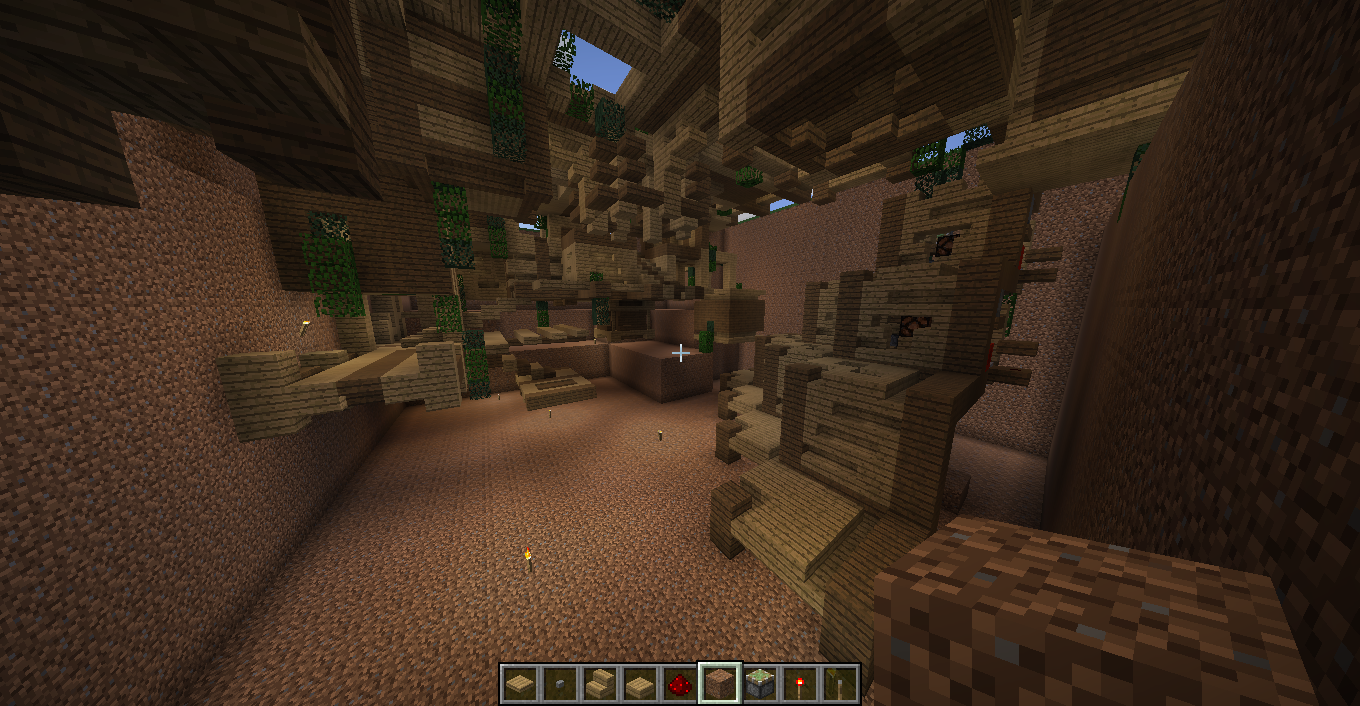This screenshot has width=1360, height=706.
Task: Select the redstone torch hotbar slot
Action: click(800, 684)
